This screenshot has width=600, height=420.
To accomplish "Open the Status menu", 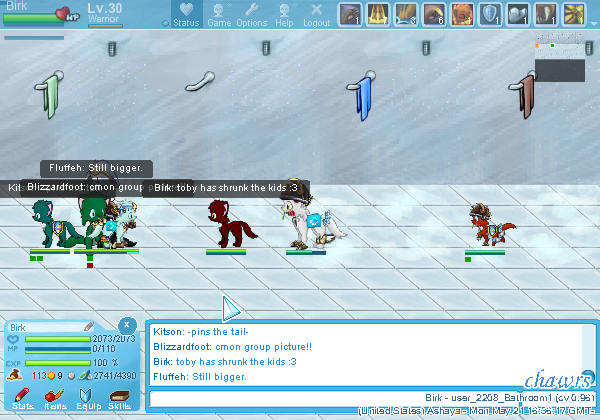I will point(186,15).
